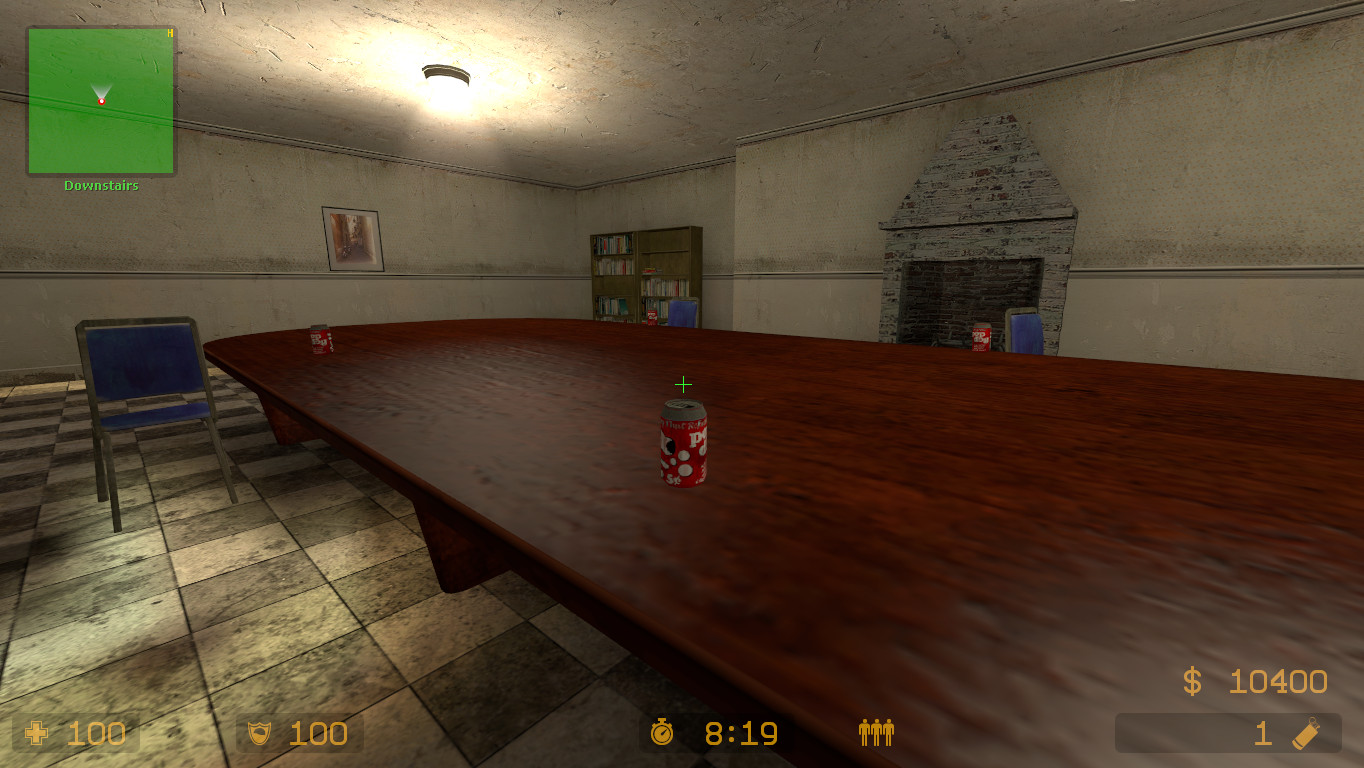
Task: Click the bookshelf against the back wall
Action: [x=645, y=275]
